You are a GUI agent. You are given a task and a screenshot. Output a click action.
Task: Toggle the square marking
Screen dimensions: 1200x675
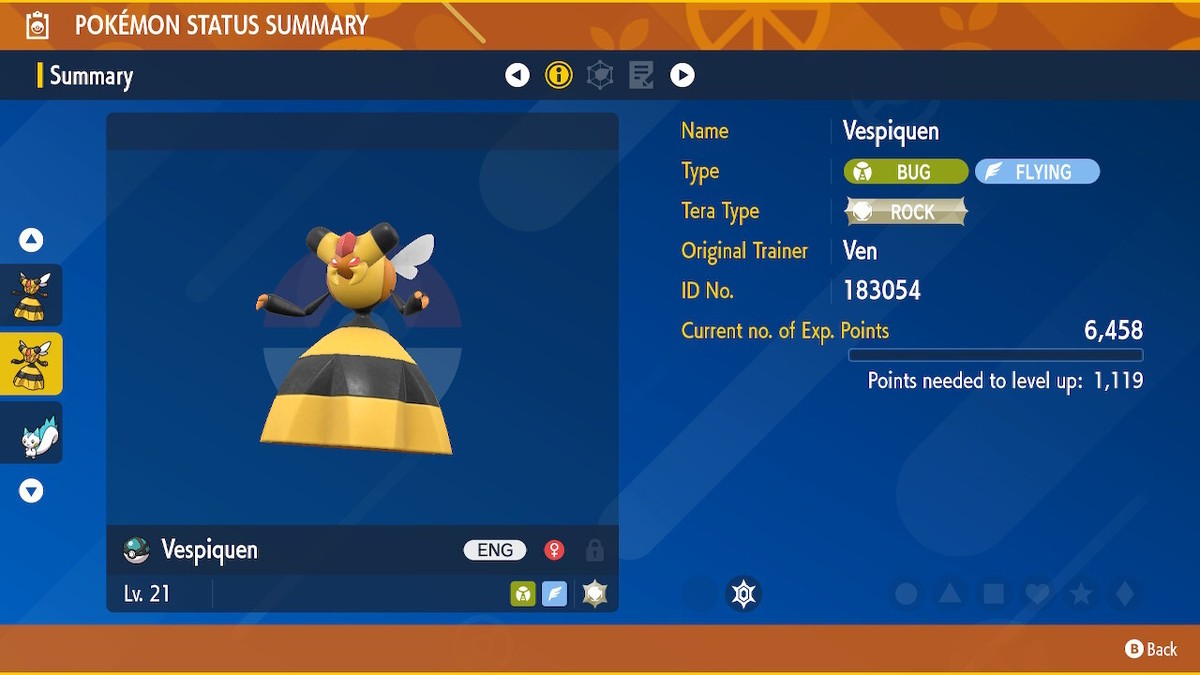pos(994,594)
